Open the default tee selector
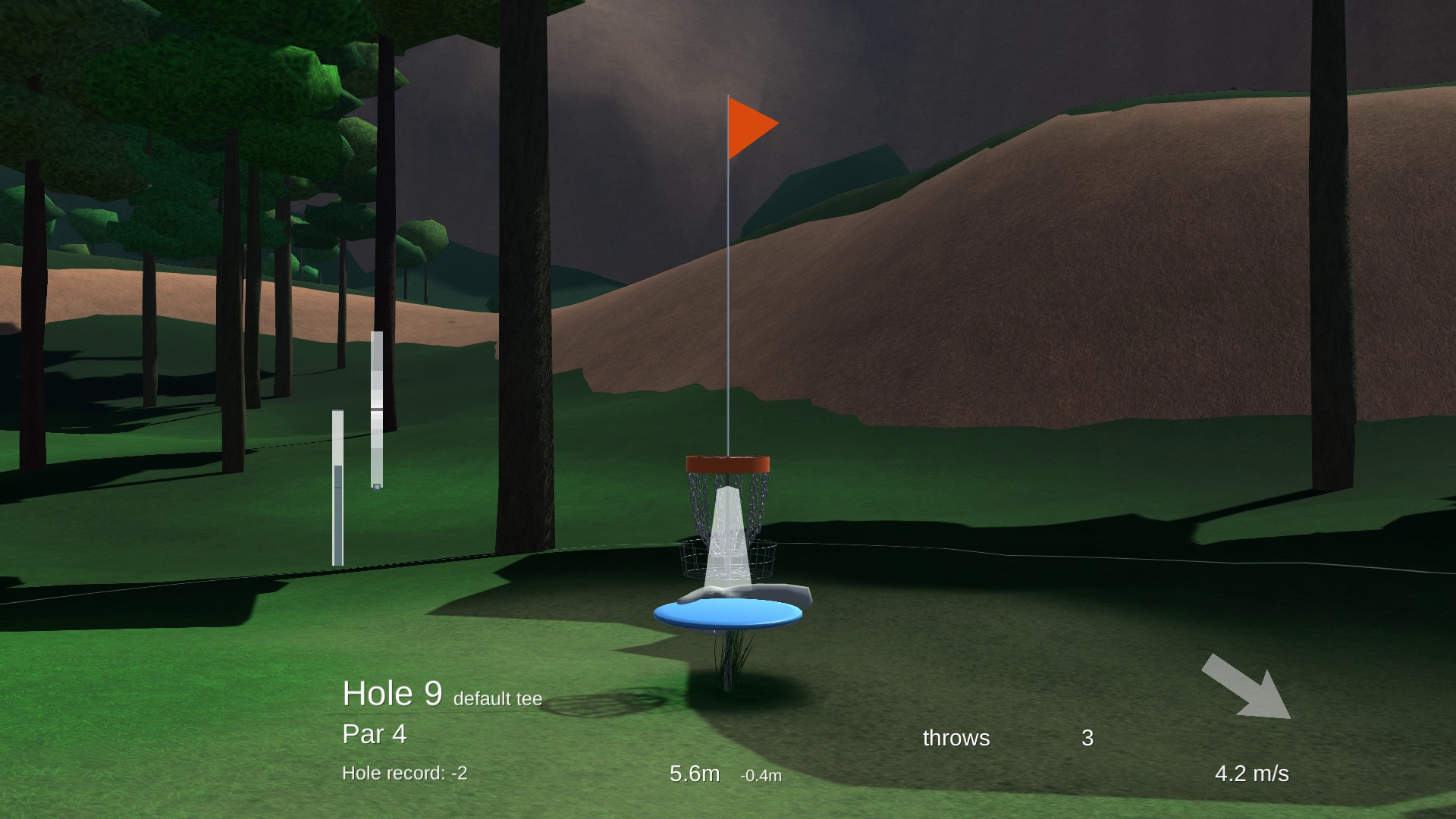Screen dimensions: 1456x819 (497, 700)
